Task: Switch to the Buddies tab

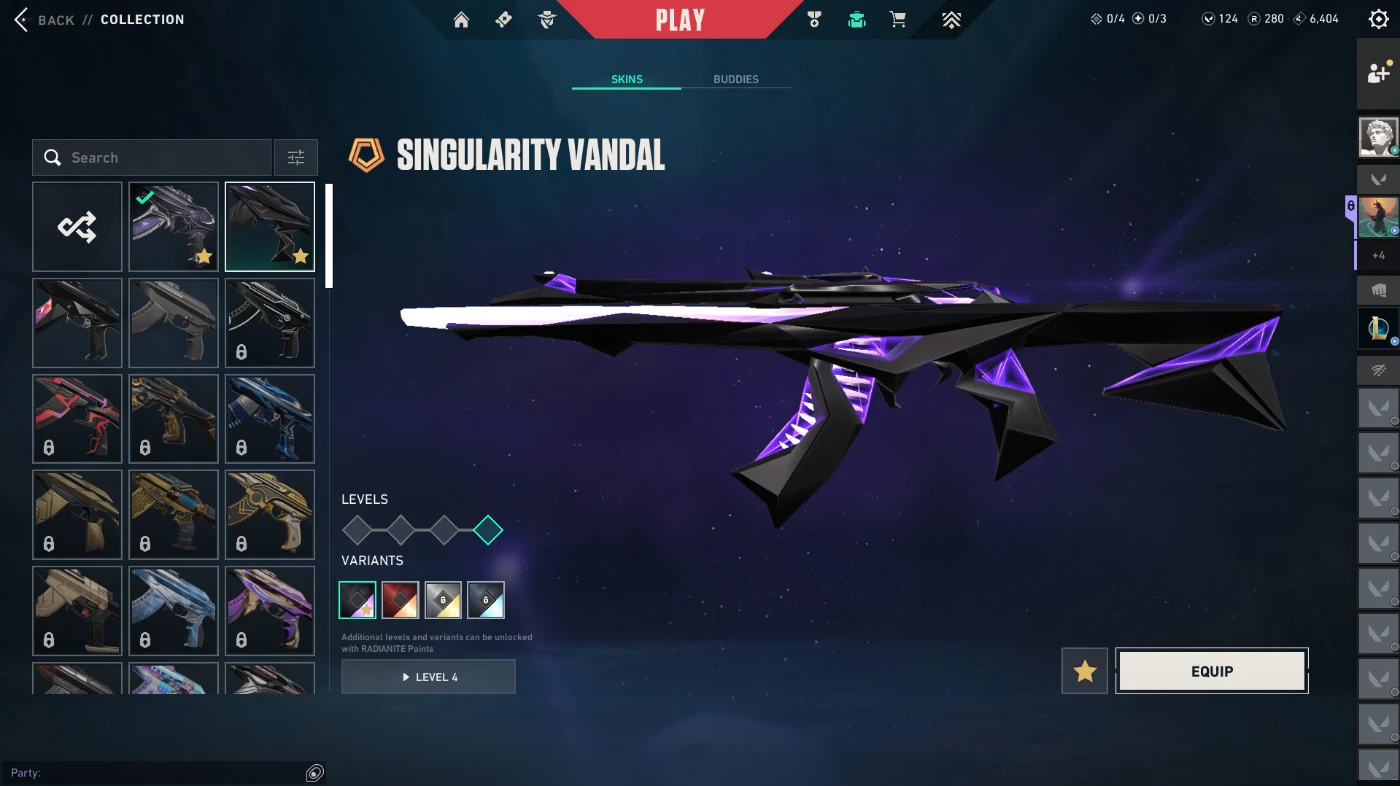Action: pos(735,79)
